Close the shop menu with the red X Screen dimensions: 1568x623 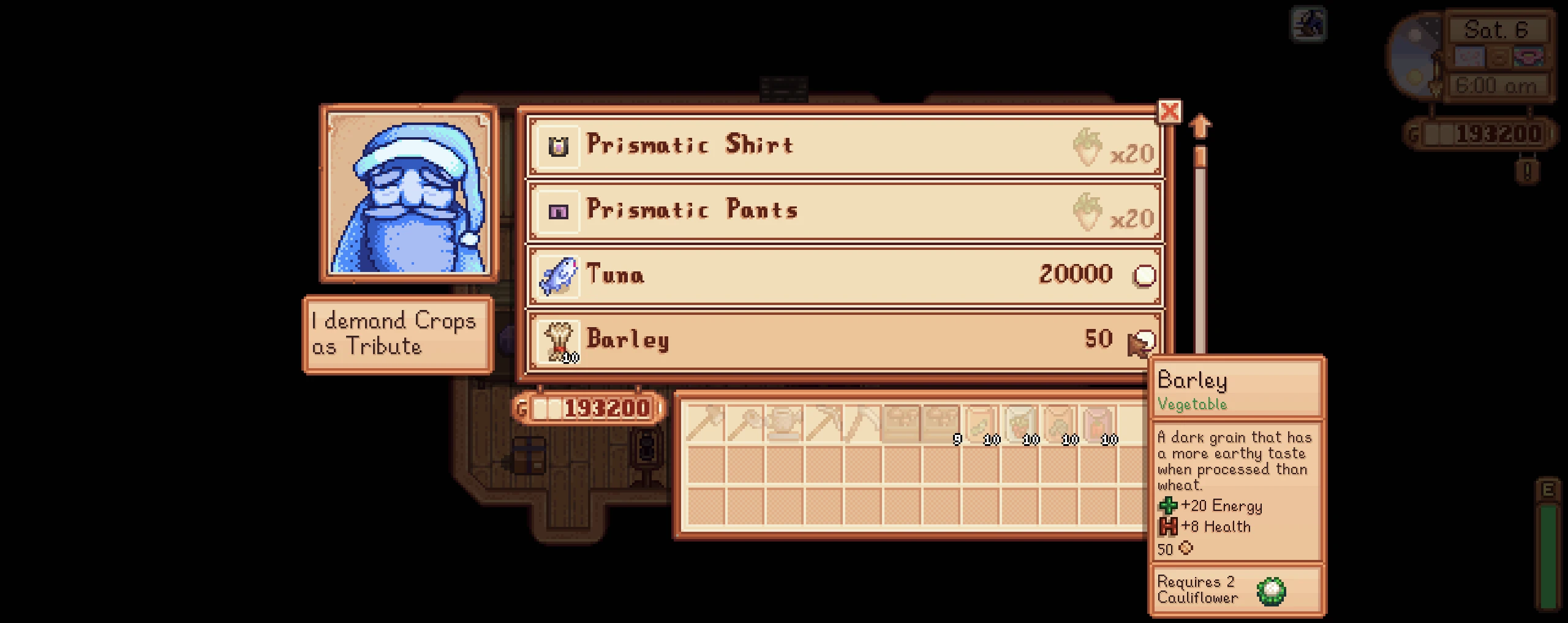(1169, 112)
